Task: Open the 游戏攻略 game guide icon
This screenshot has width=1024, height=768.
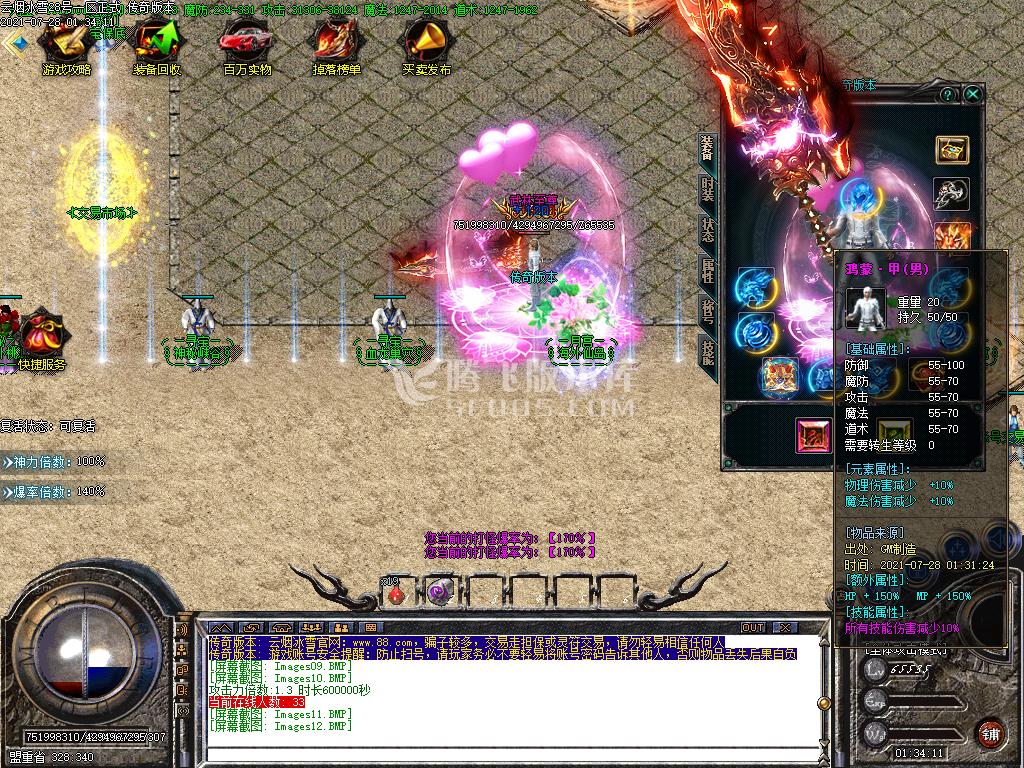Action: click(x=66, y=45)
